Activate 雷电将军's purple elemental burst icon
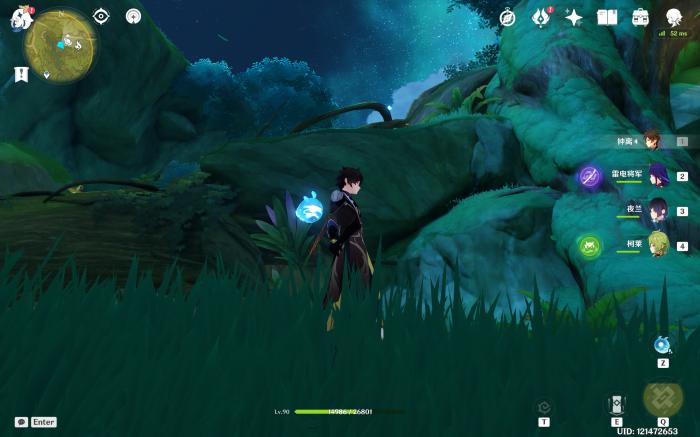Viewport: 700px width, 437px height. tap(590, 177)
